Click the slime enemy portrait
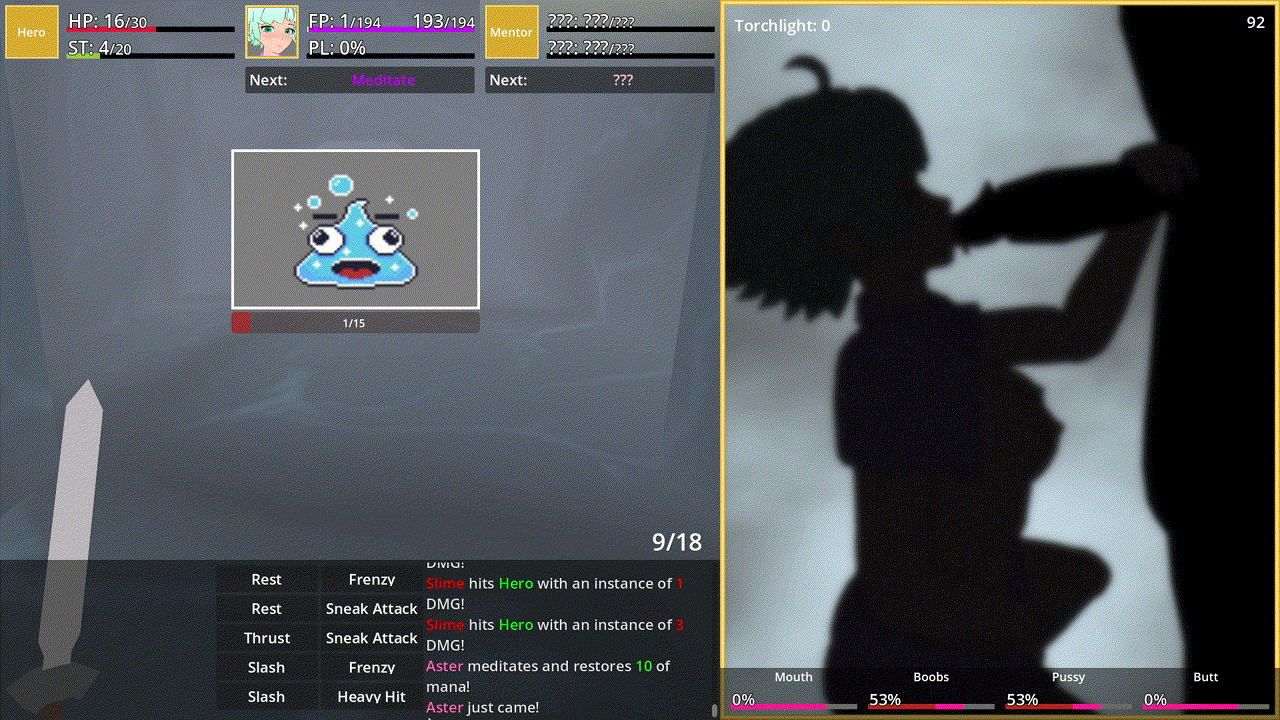Image resolution: width=1280 pixels, height=720 pixels. (x=355, y=229)
